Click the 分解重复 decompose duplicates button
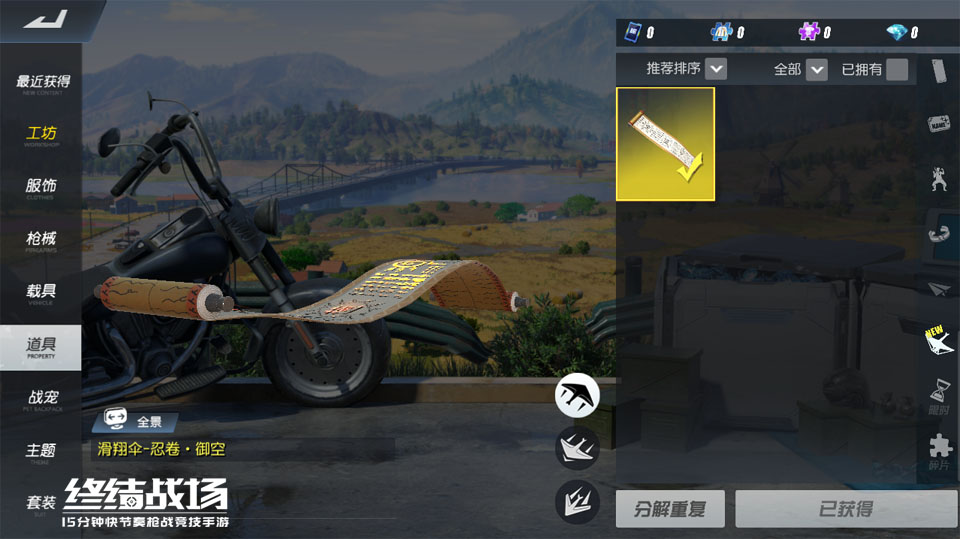Viewport: 960px width, 539px height. [x=669, y=509]
